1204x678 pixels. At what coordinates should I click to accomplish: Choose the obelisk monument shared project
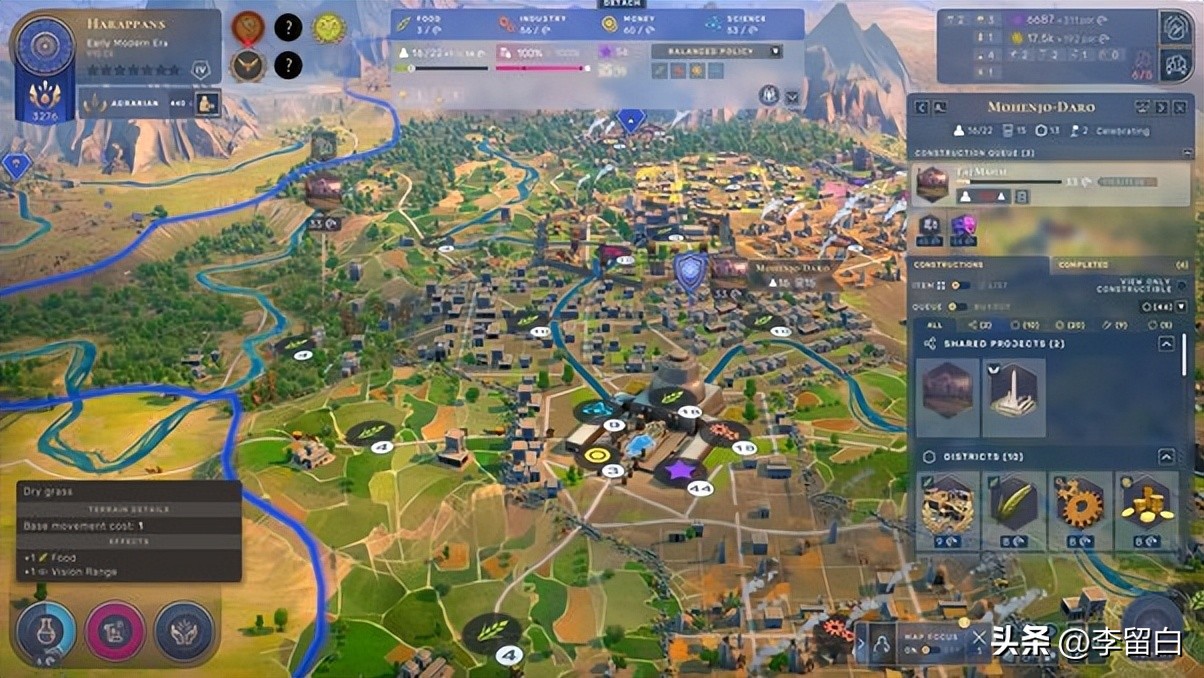(x=1014, y=396)
